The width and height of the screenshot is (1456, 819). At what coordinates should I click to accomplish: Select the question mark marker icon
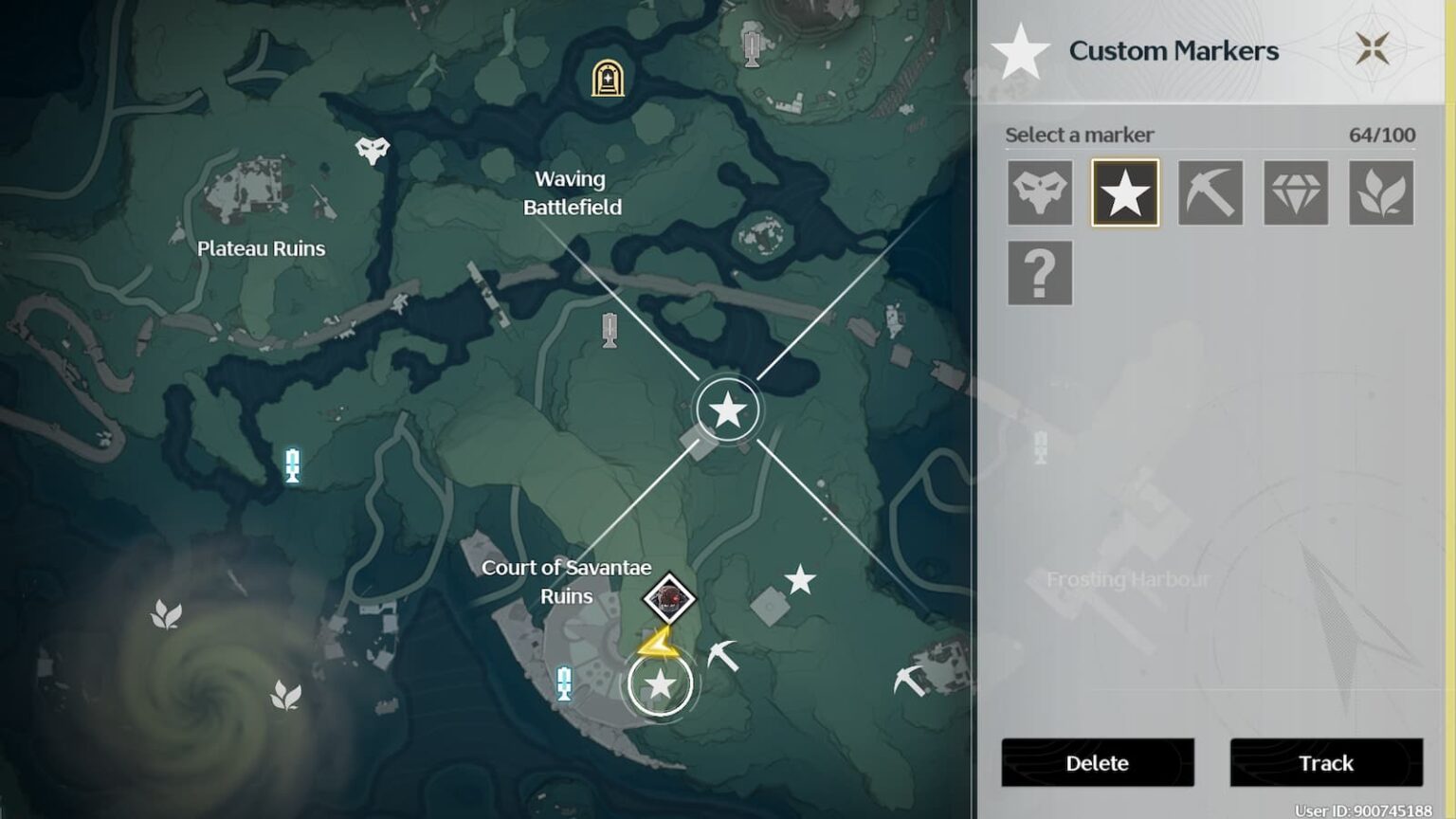pos(1039,273)
